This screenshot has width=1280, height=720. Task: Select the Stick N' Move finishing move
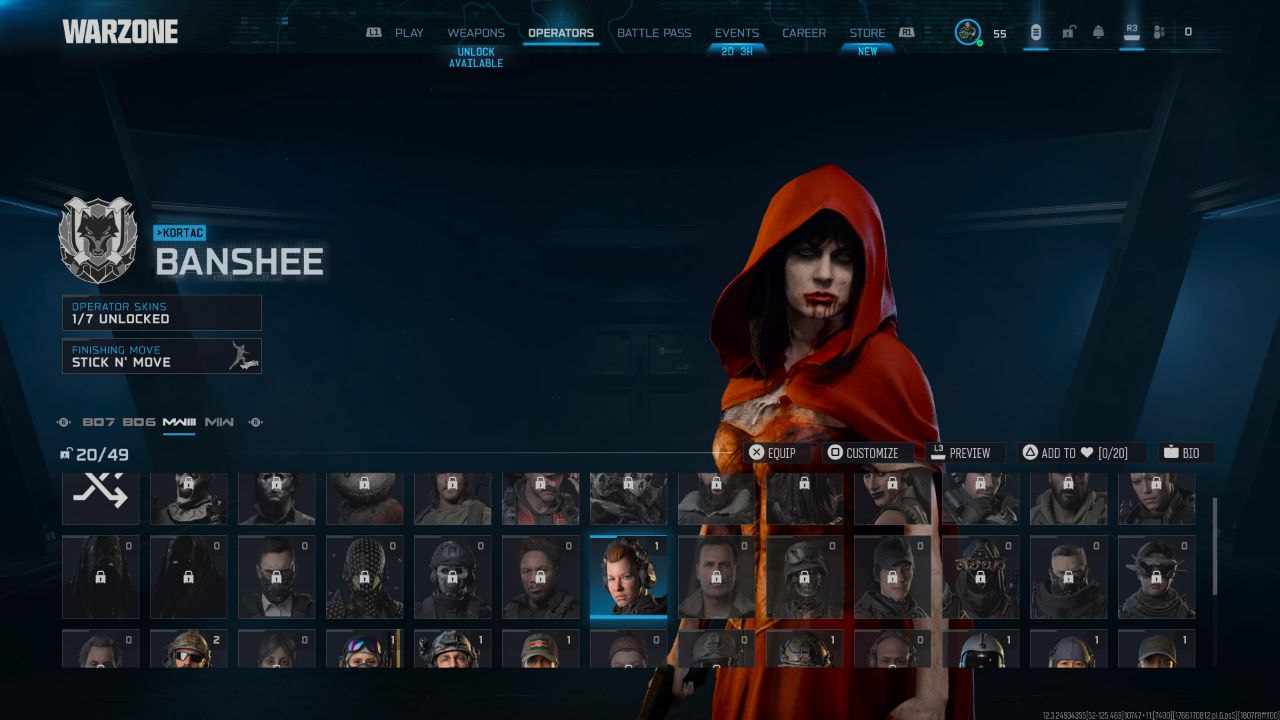162,356
